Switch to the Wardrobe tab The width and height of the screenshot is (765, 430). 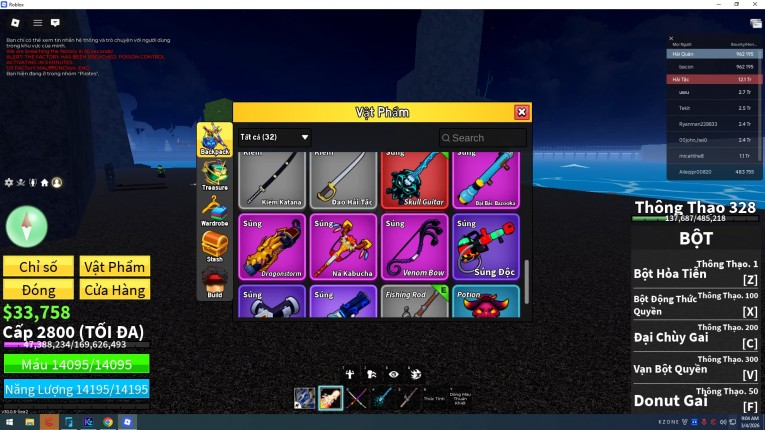214,210
